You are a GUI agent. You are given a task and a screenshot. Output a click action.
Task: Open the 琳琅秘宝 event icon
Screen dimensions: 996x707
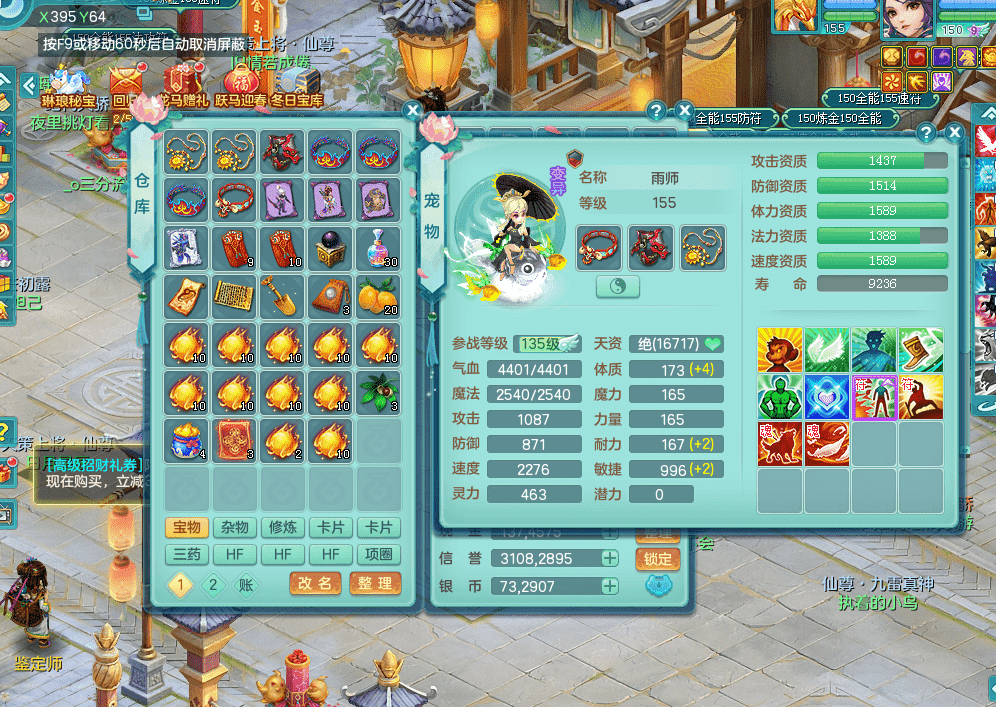click(x=69, y=86)
